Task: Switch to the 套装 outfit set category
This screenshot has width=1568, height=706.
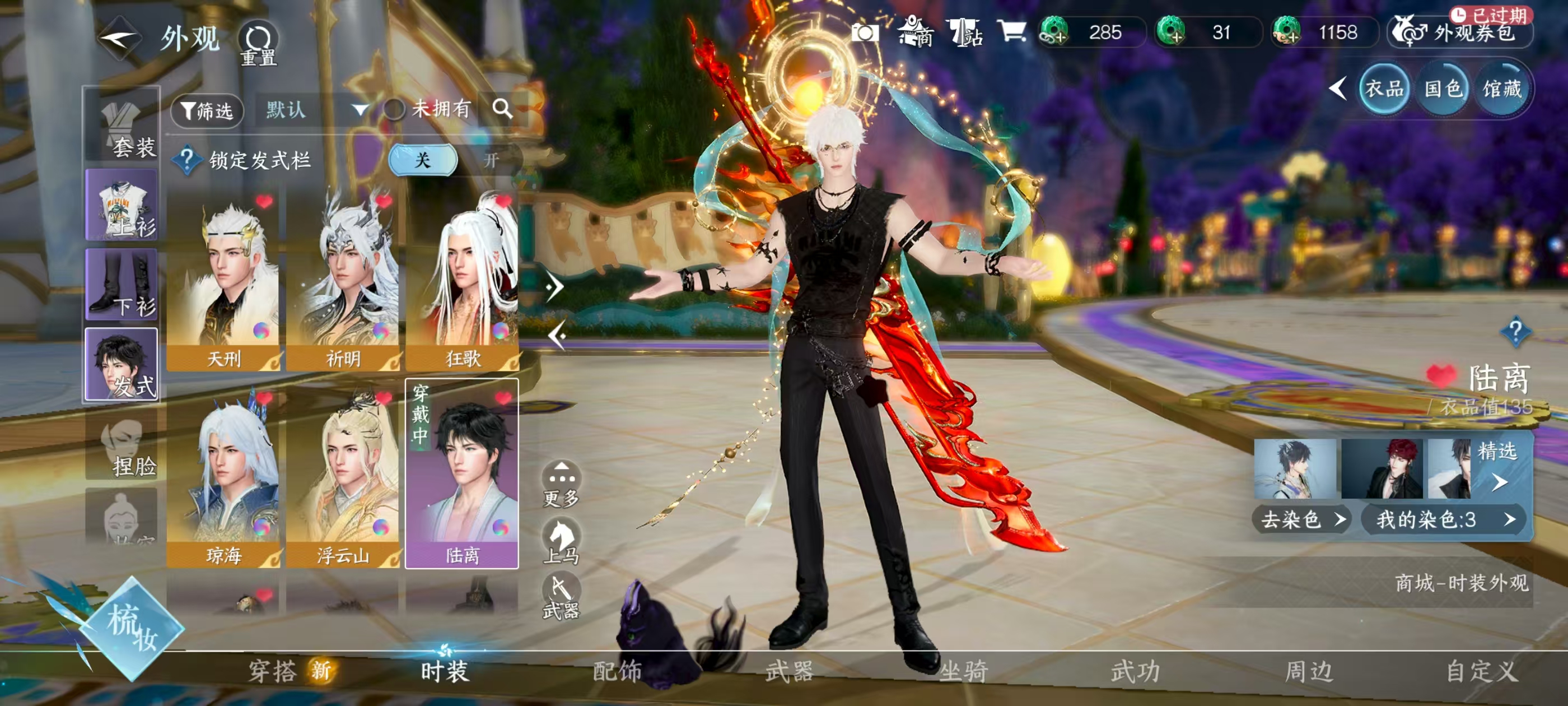Action: pyautogui.click(x=122, y=126)
